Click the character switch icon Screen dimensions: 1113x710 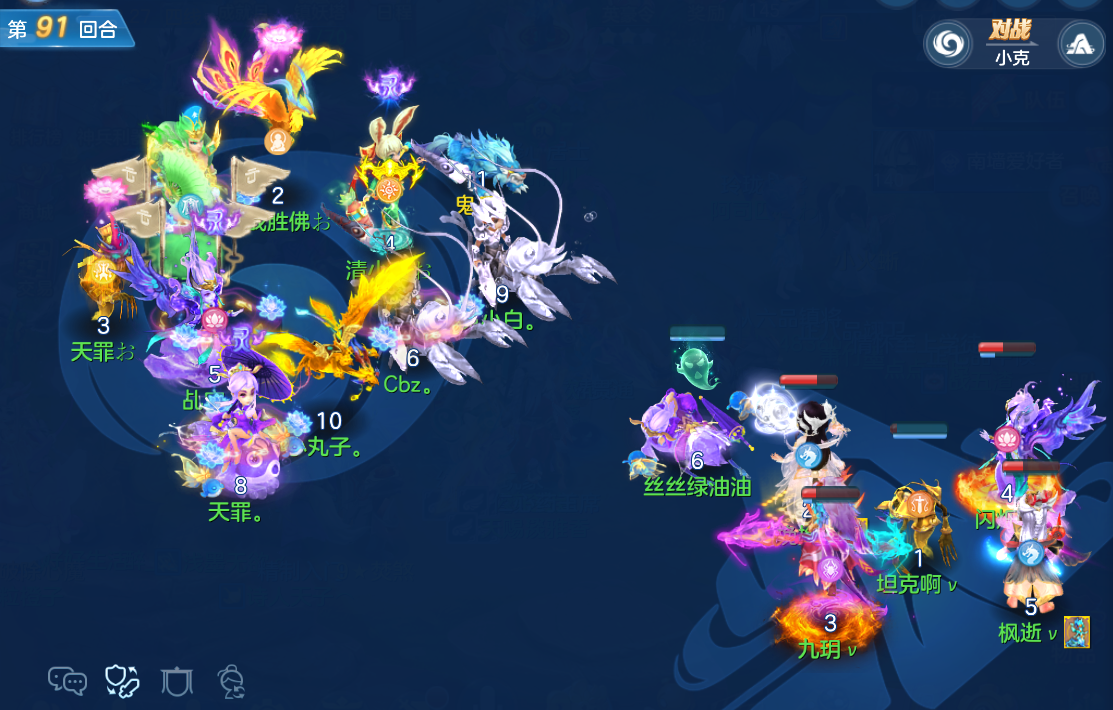click(x=232, y=681)
